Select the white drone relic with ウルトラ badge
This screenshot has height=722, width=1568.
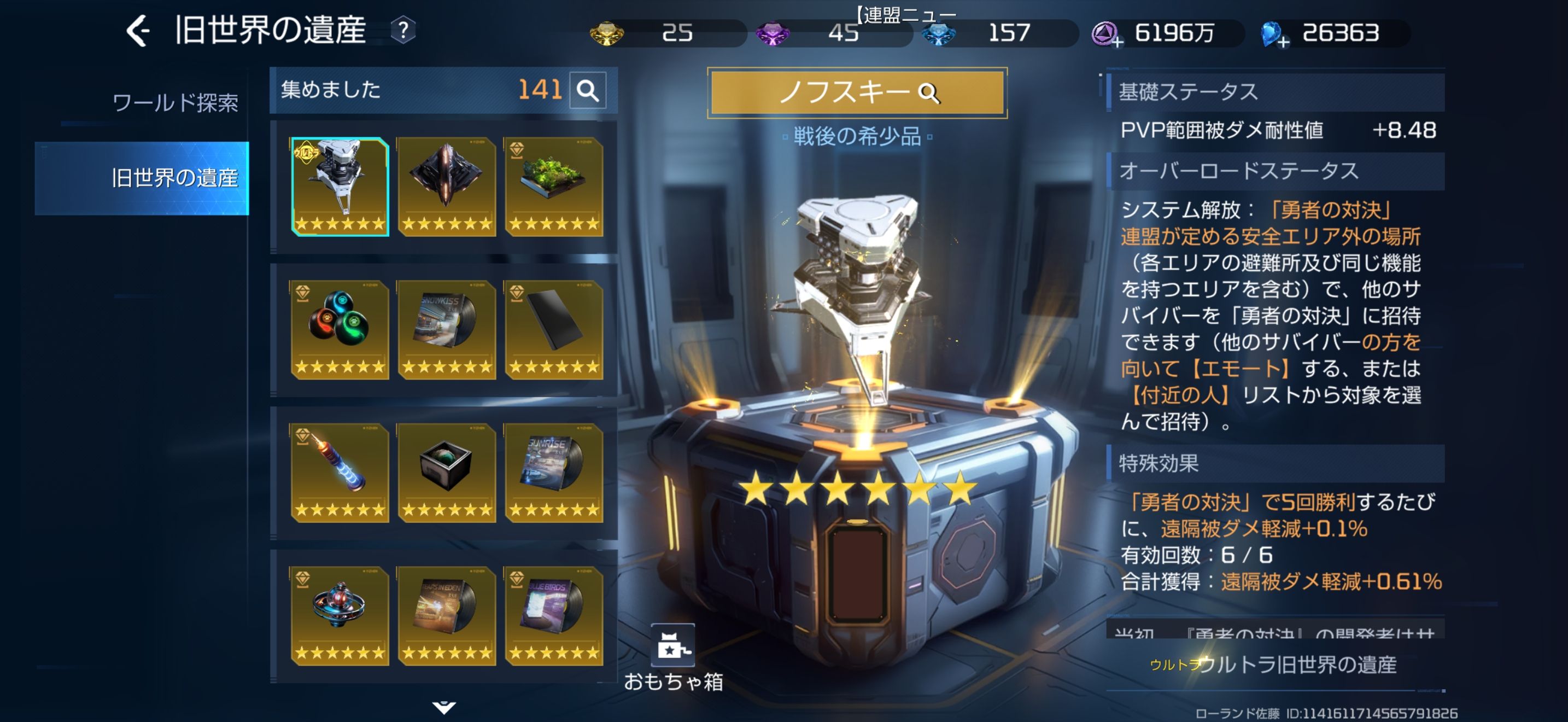click(340, 187)
